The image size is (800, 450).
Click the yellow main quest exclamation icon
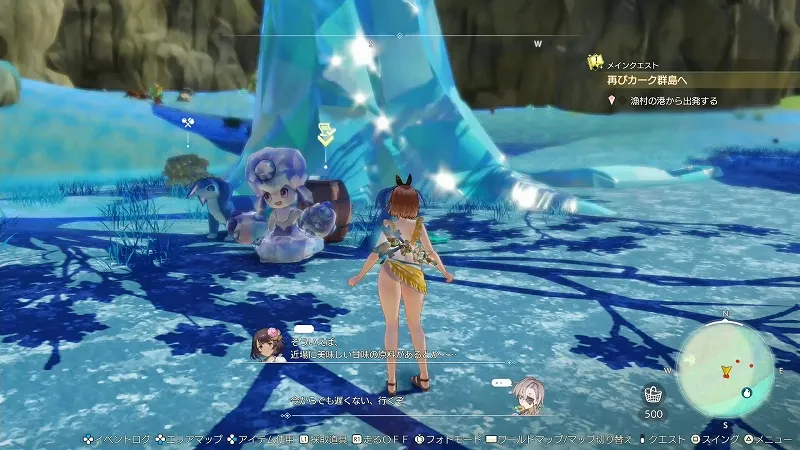click(595, 62)
